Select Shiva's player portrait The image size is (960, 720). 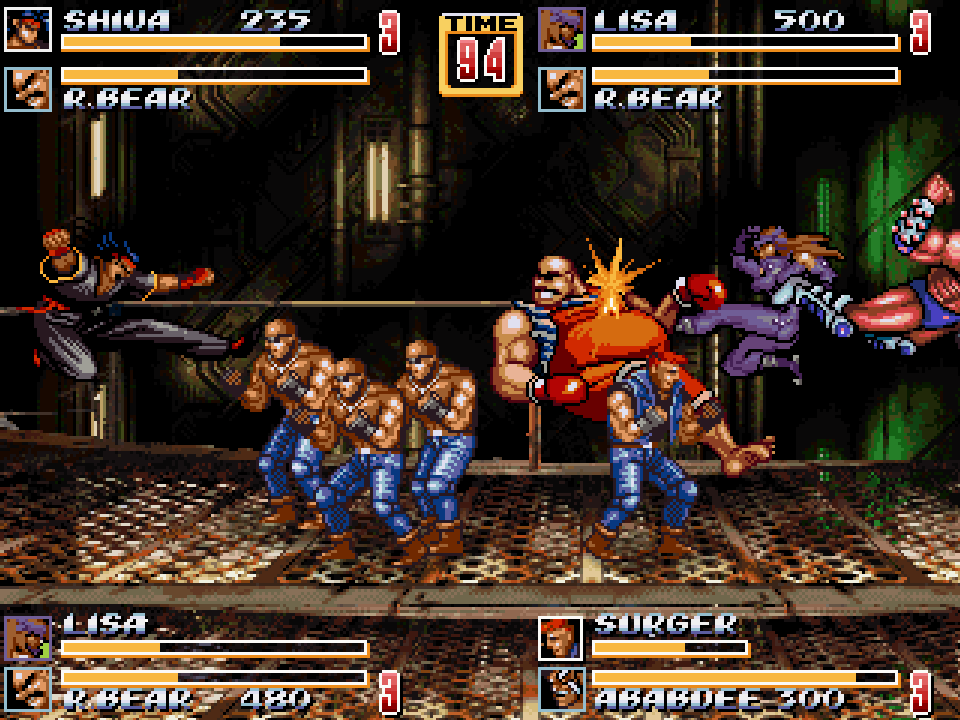tap(28, 30)
